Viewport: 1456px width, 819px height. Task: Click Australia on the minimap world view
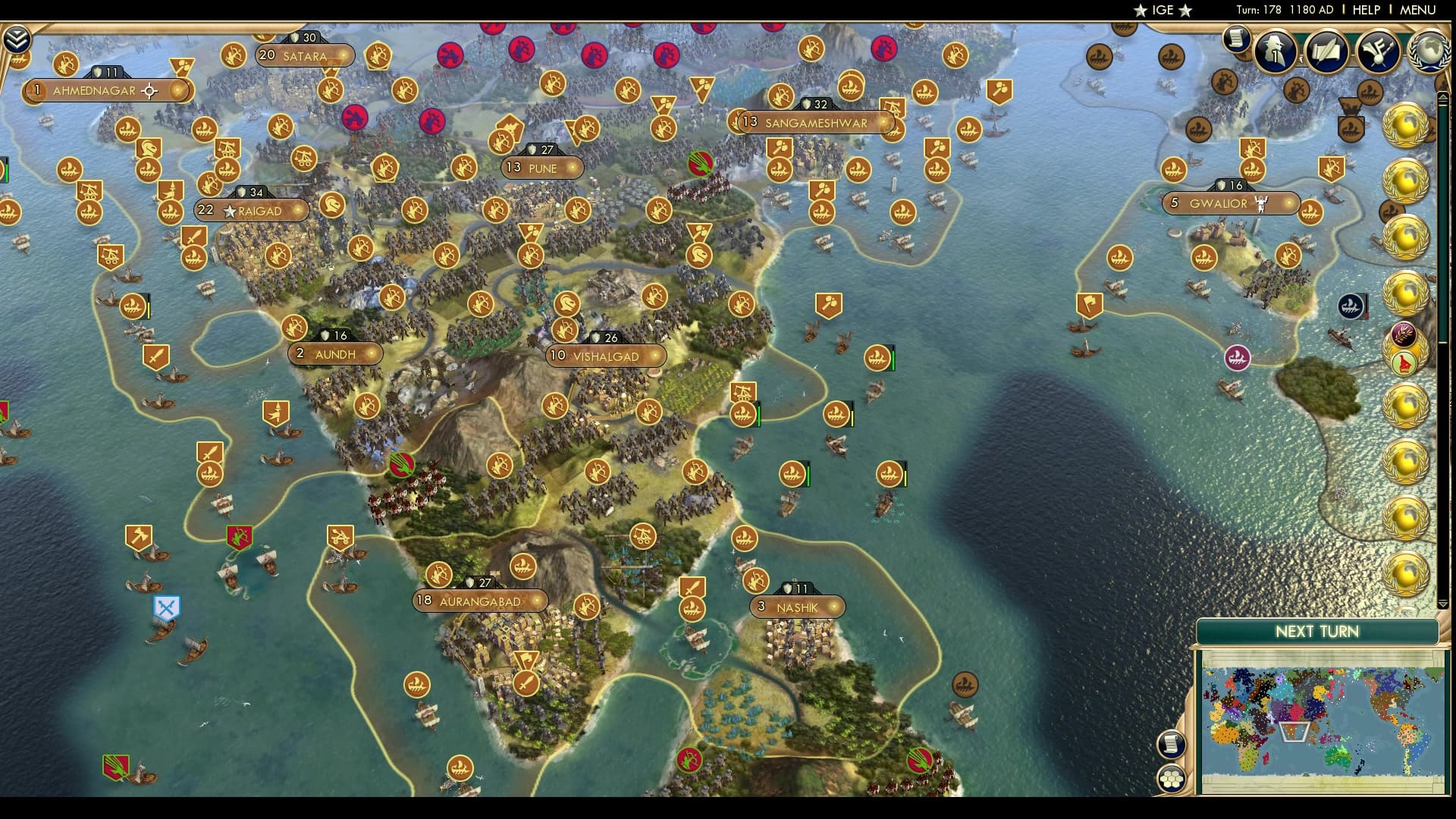tap(1338, 755)
